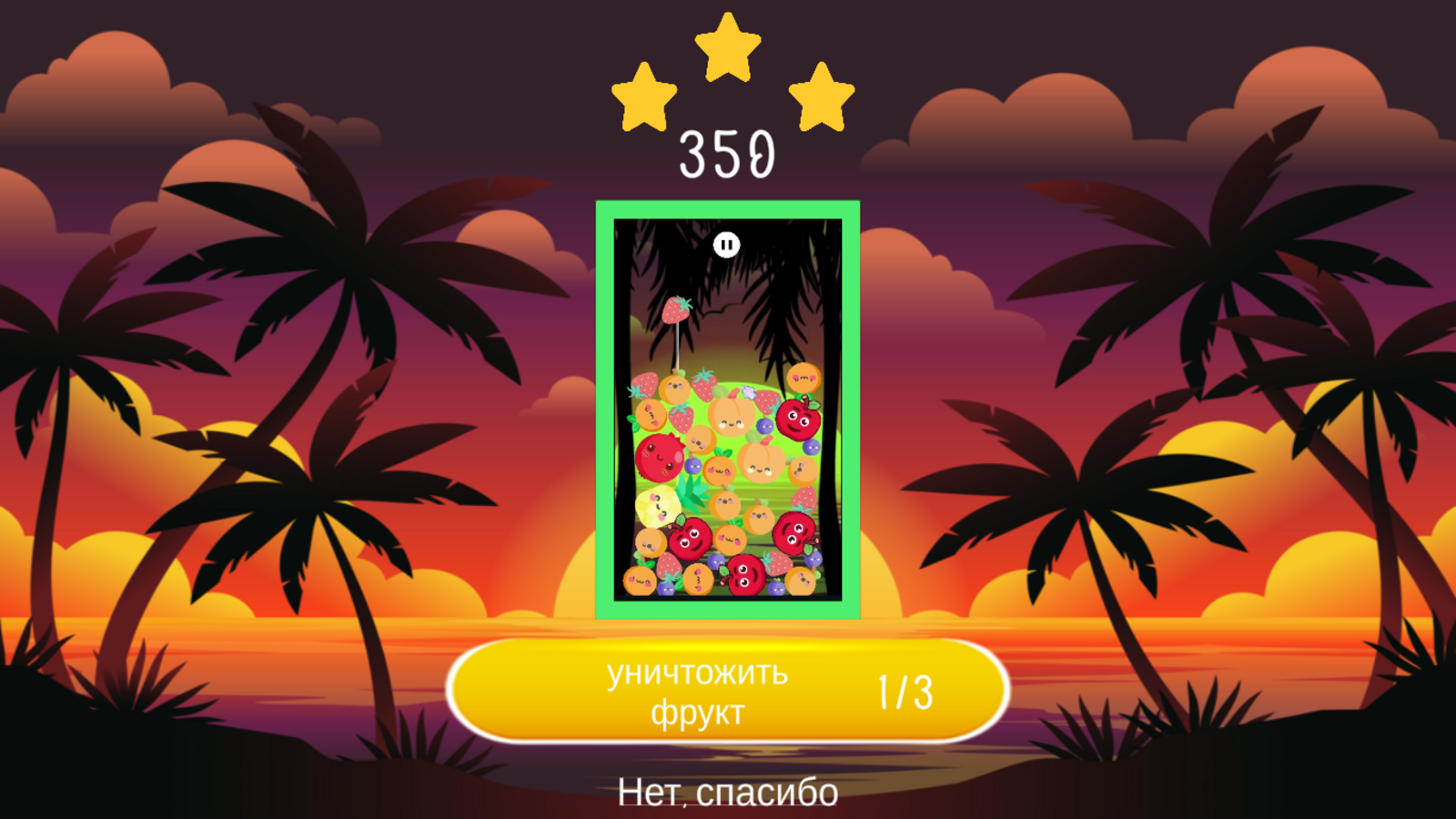Tap an apricot near the left edge
Image resolution: width=1456 pixels, height=819 pixels.
point(651,413)
